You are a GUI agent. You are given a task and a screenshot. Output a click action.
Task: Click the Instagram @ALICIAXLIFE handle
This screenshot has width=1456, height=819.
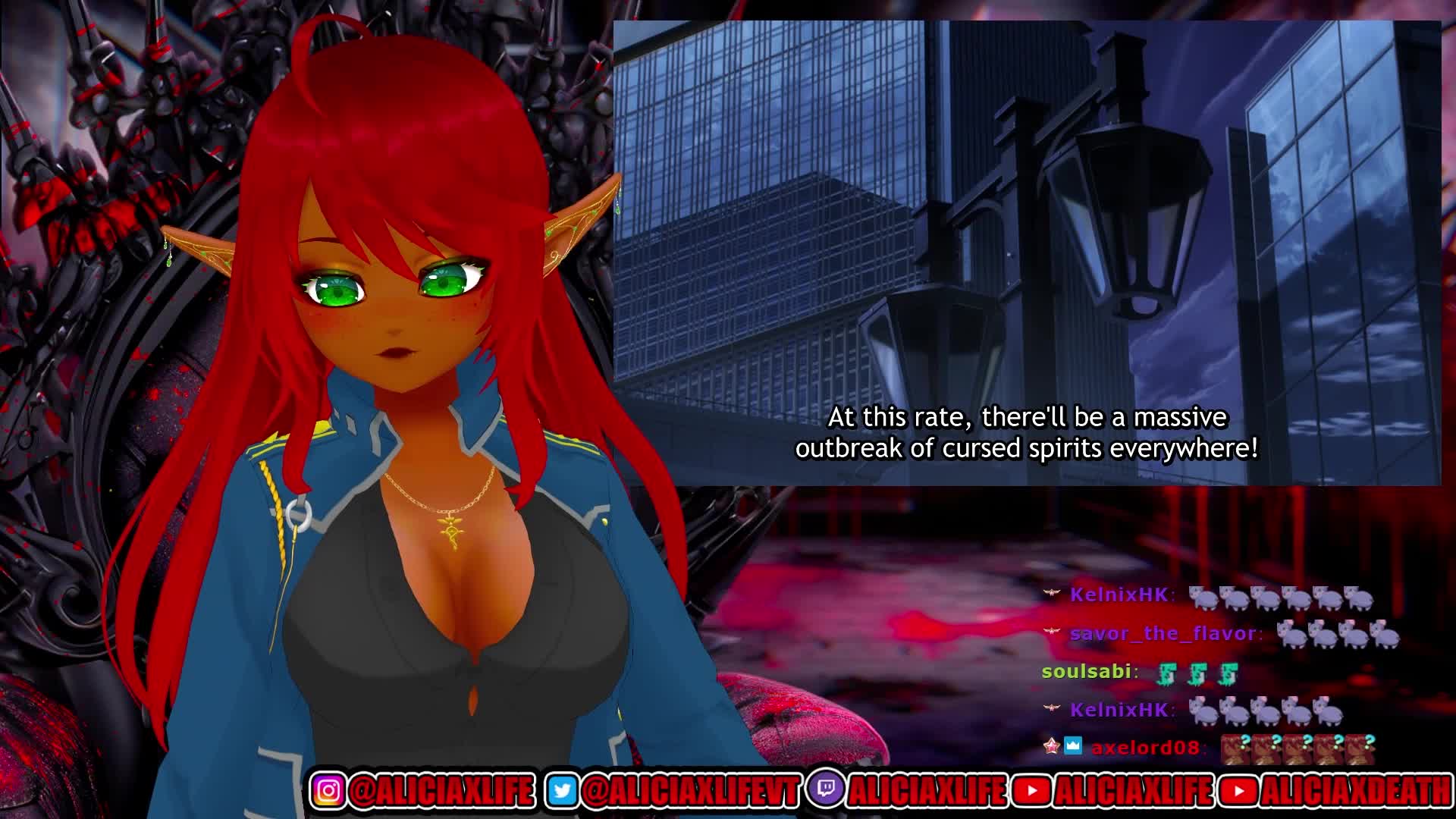tap(441, 791)
